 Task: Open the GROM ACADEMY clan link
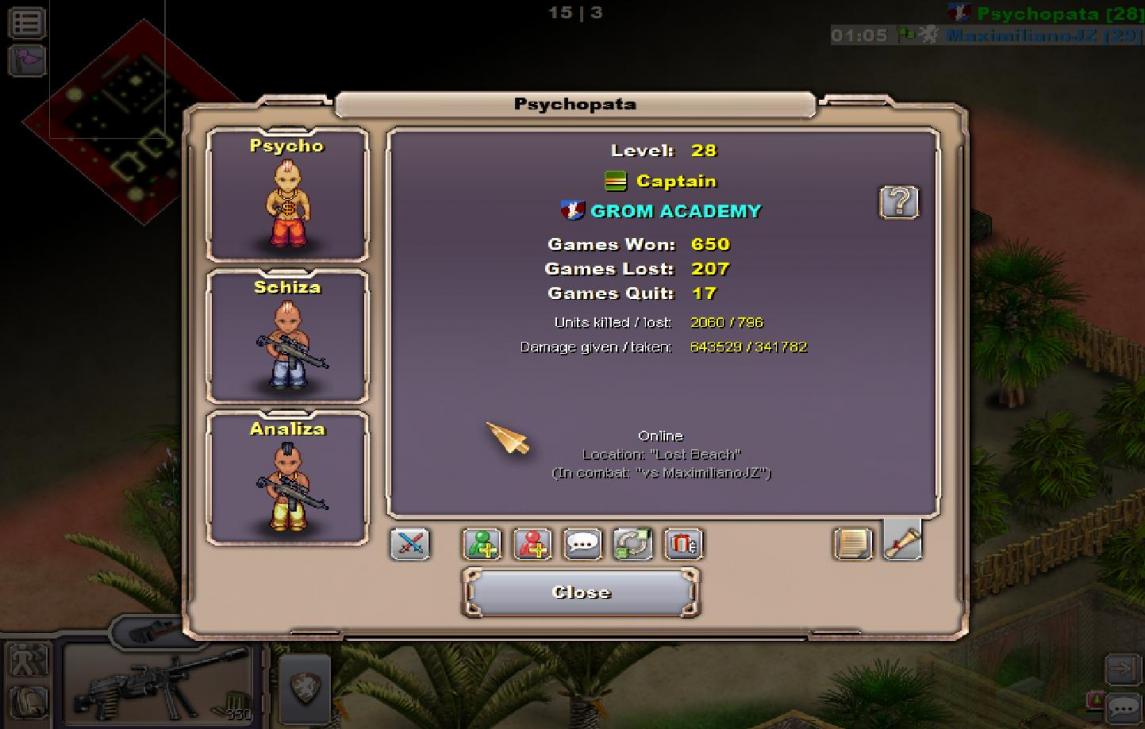675,211
